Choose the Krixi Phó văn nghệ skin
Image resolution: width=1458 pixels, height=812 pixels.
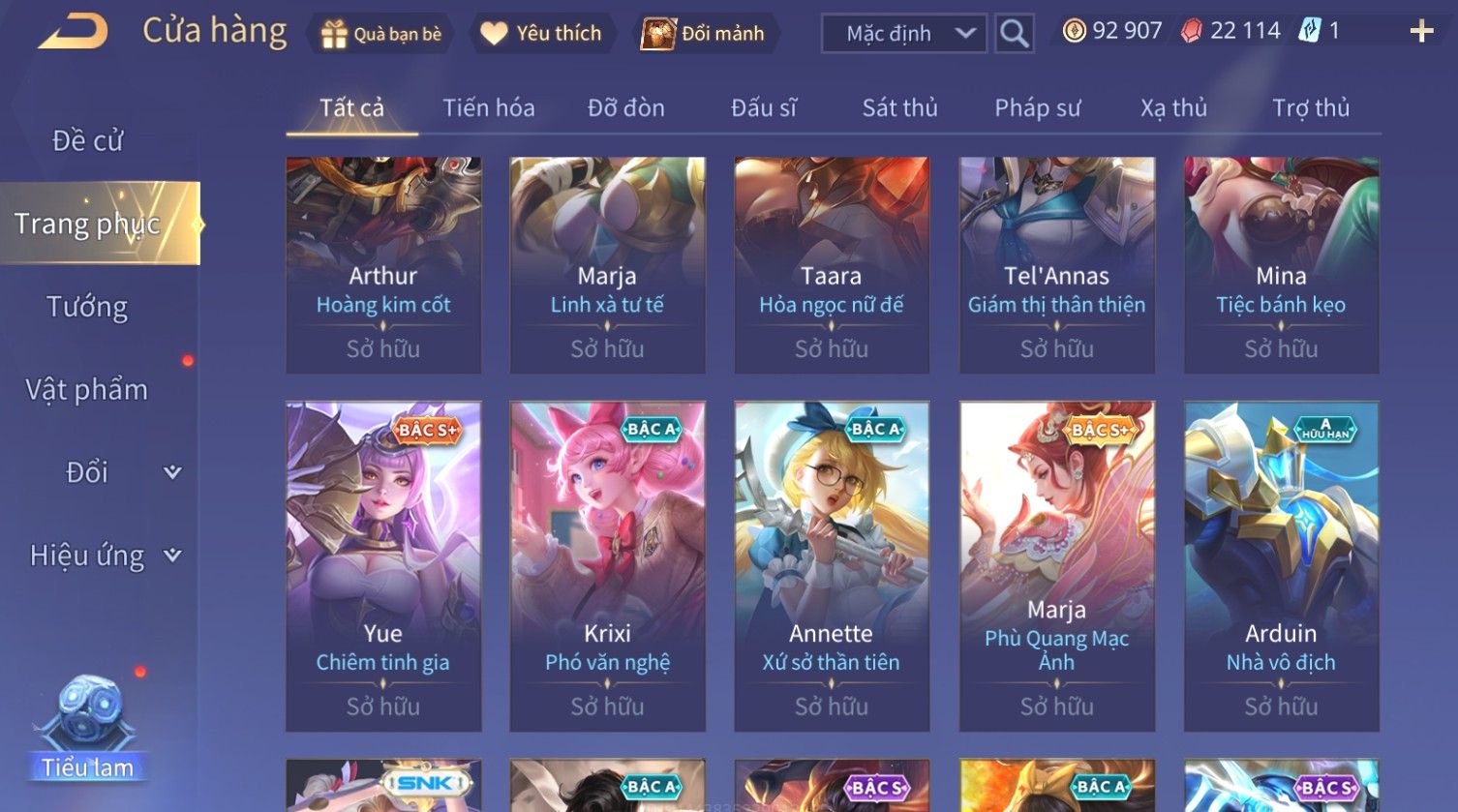click(x=607, y=566)
